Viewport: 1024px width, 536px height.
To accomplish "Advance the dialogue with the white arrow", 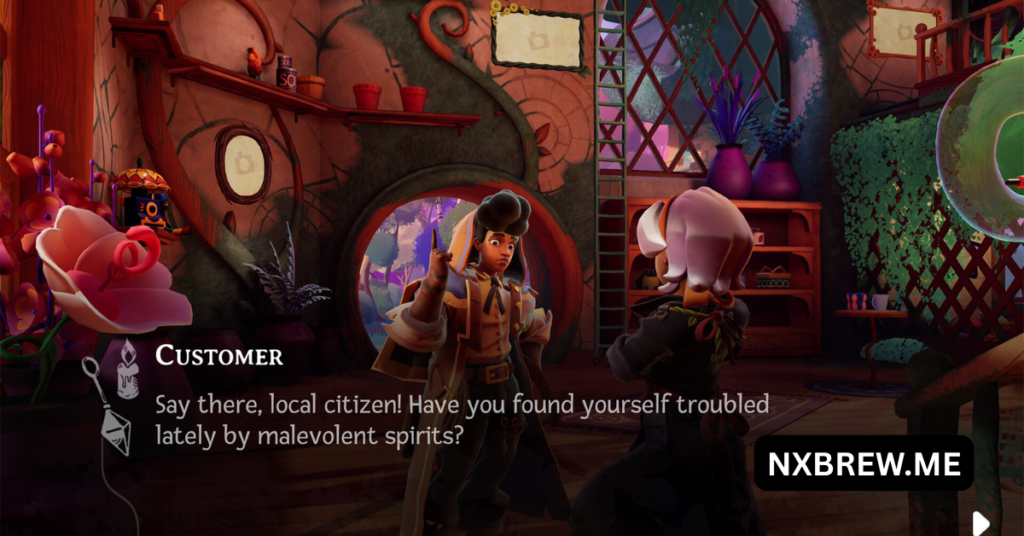I will (x=981, y=522).
